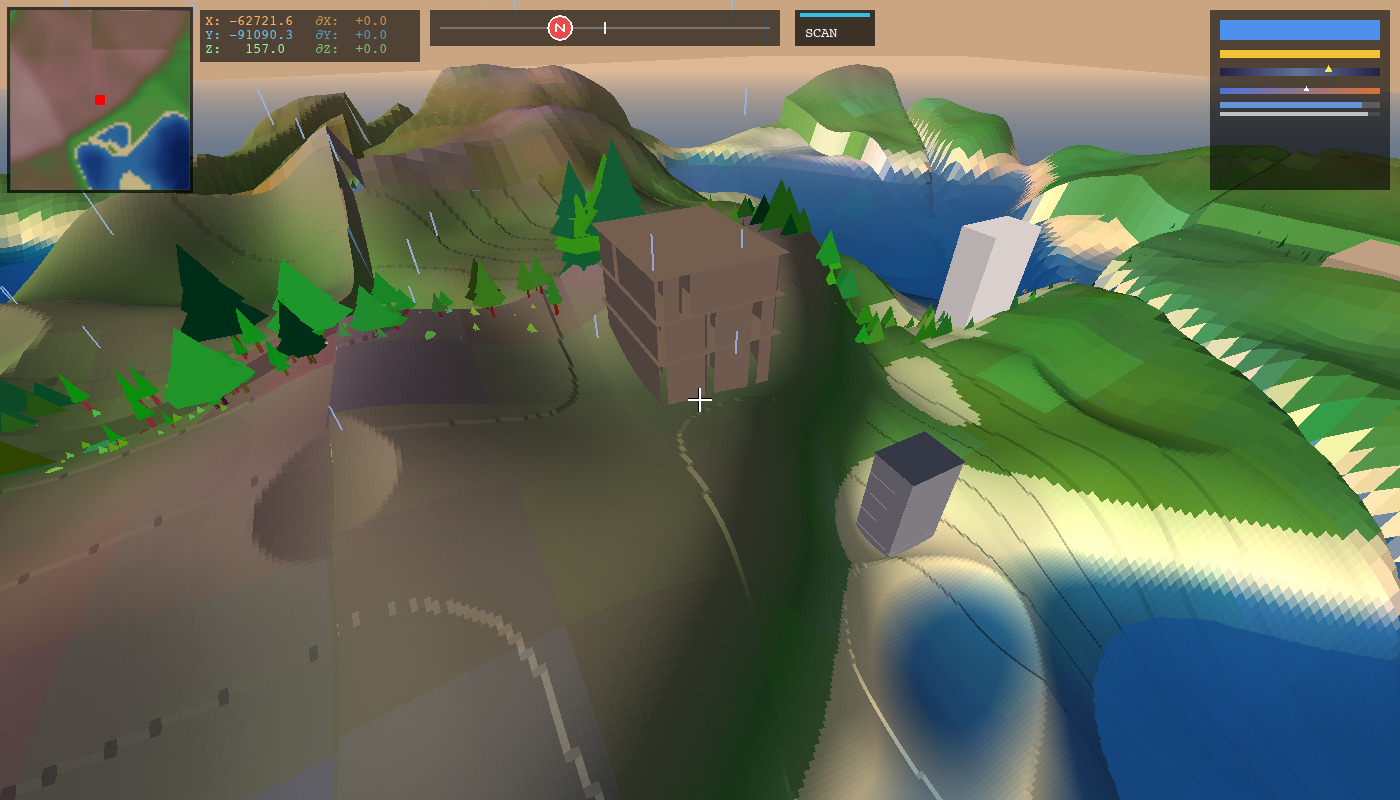Click the red N compass marker

559,28
